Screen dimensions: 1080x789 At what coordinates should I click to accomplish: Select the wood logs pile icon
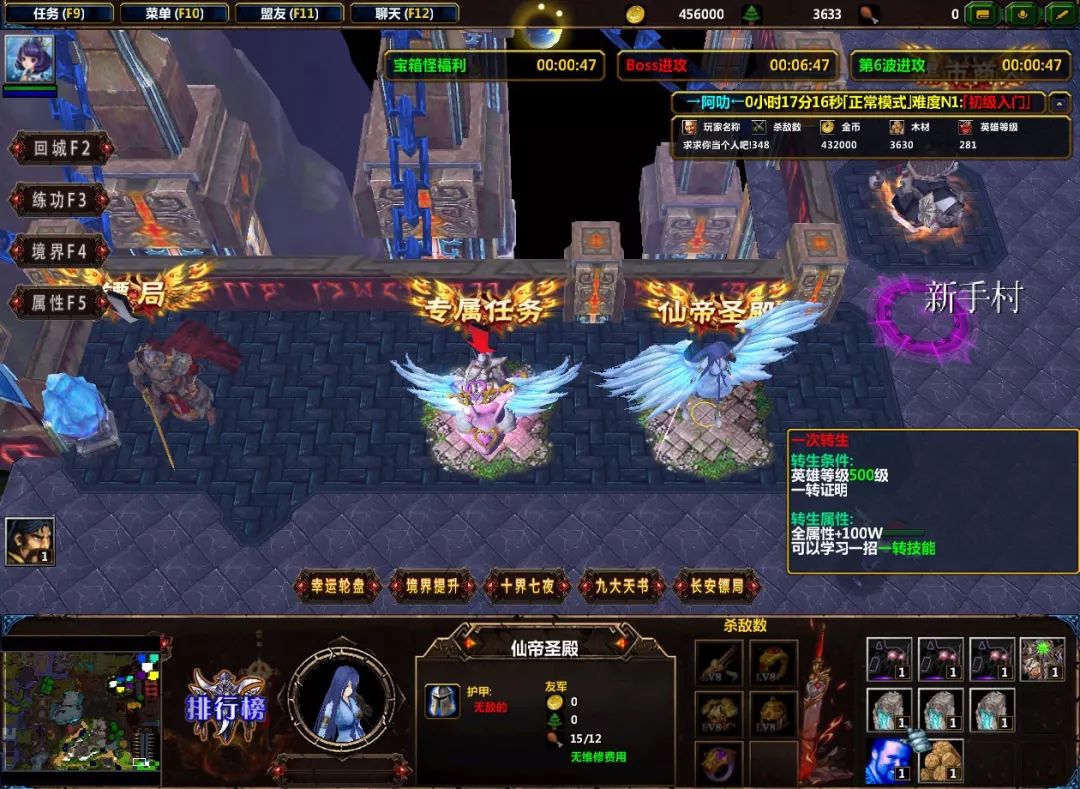click(940, 760)
